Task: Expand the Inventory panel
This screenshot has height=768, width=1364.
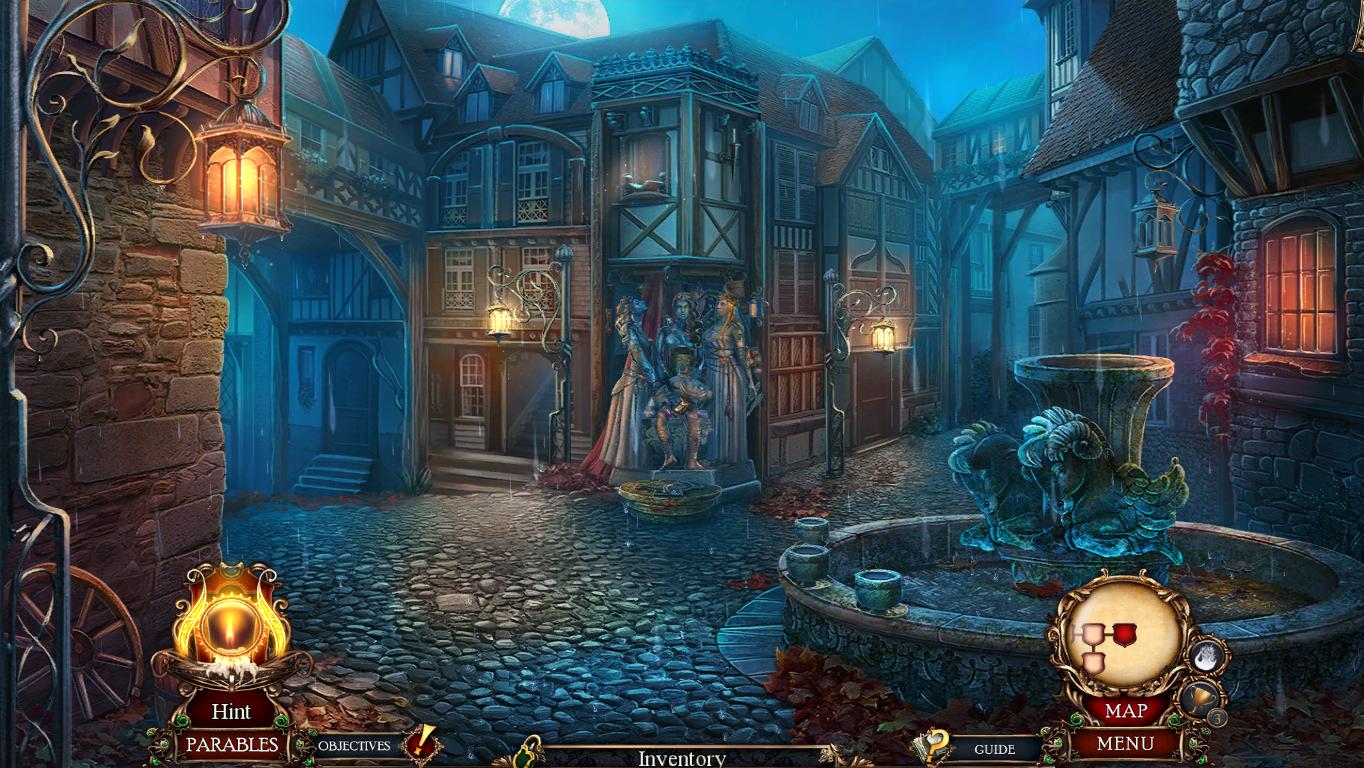Action: pyautogui.click(x=682, y=758)
